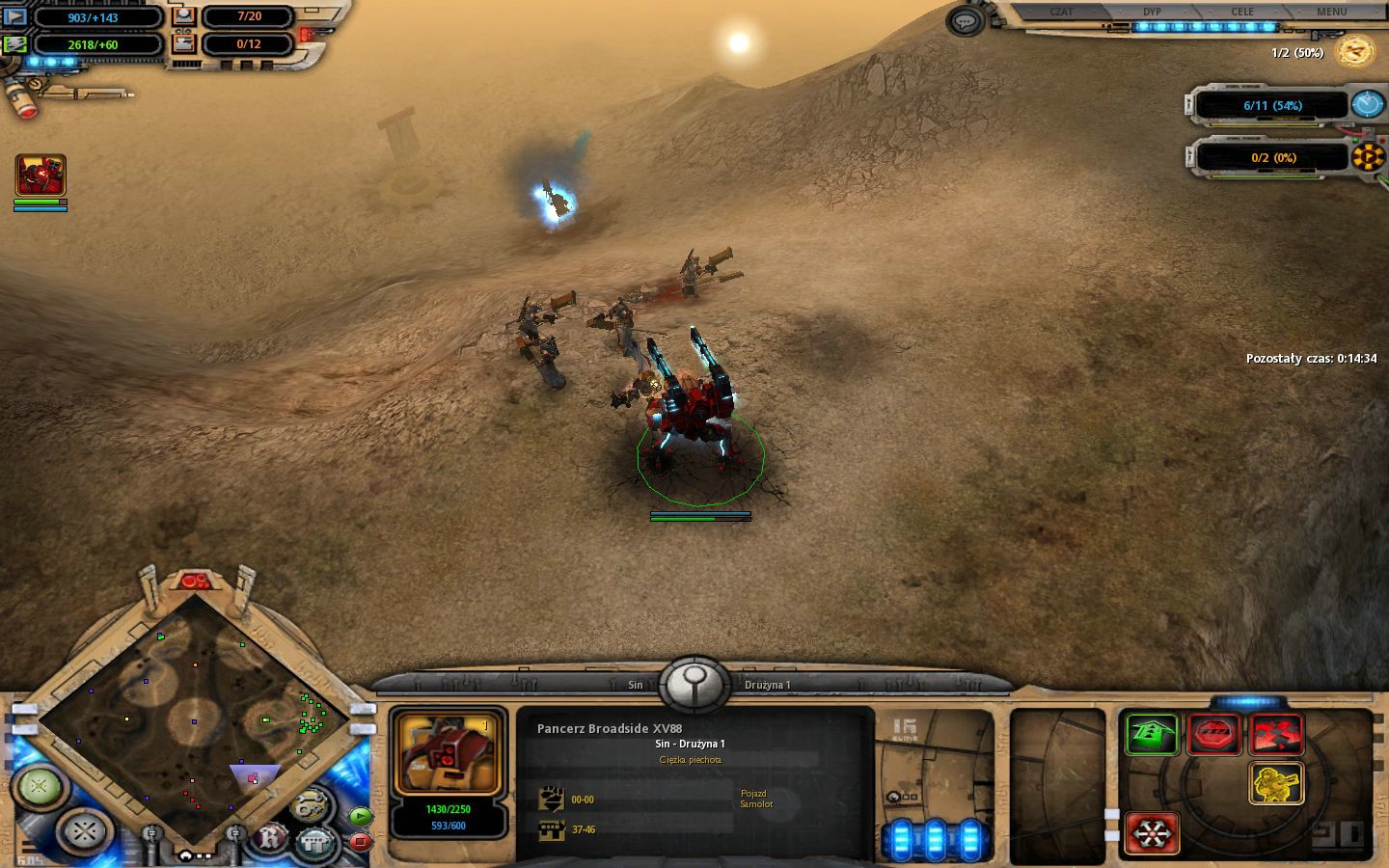The width and height of the screenshot is (1389, 868).
Task: Select the red hero group icon
Action: (x=41, y=176)
